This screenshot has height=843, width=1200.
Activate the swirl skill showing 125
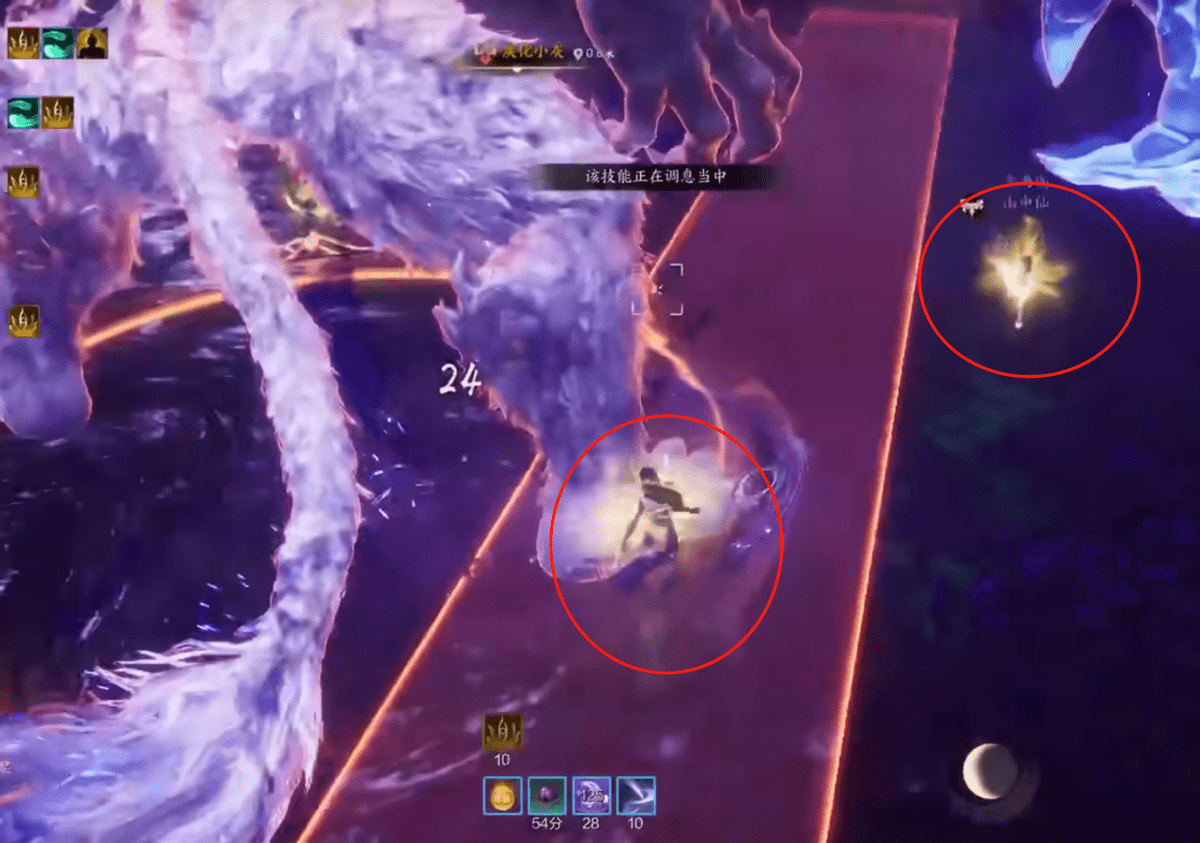pos(591,796)
